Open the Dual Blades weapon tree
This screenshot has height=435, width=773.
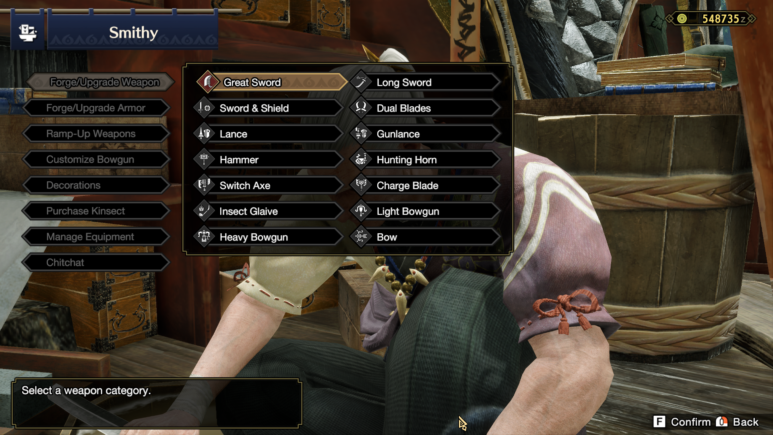click(x=424, y=108)
